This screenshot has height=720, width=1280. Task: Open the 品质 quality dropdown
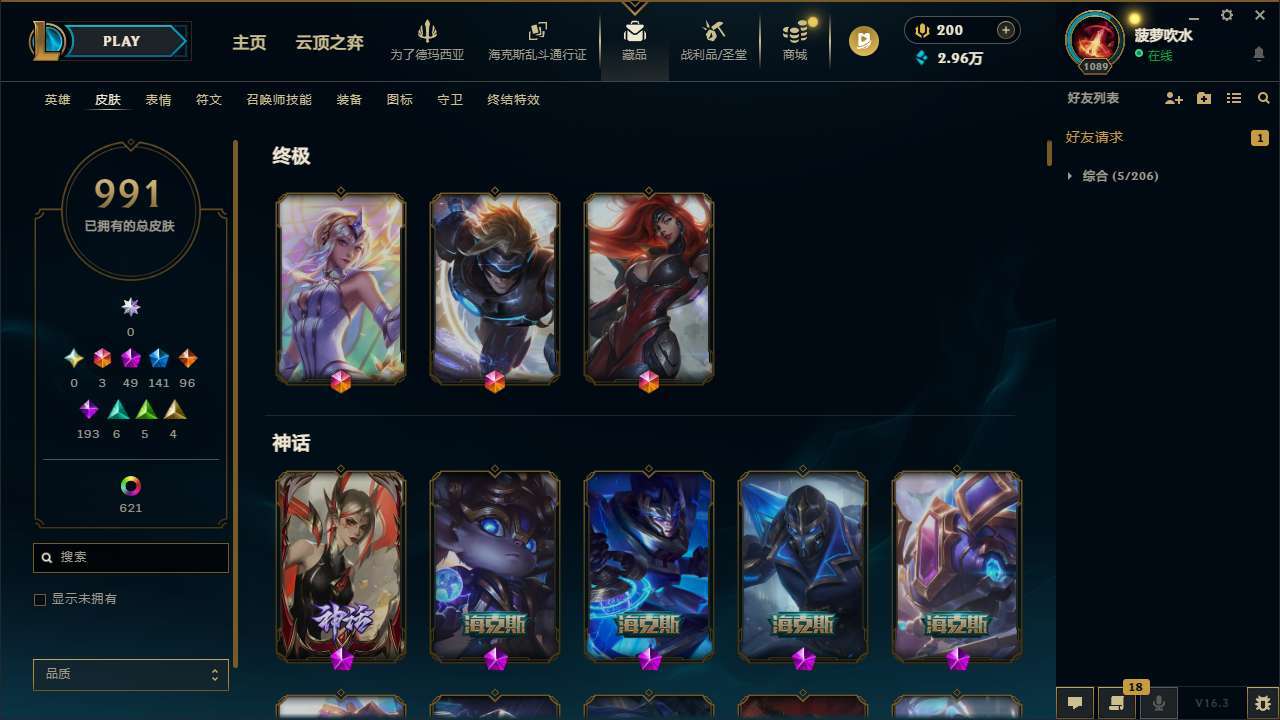pyautogui.click(x=130, y=674)
